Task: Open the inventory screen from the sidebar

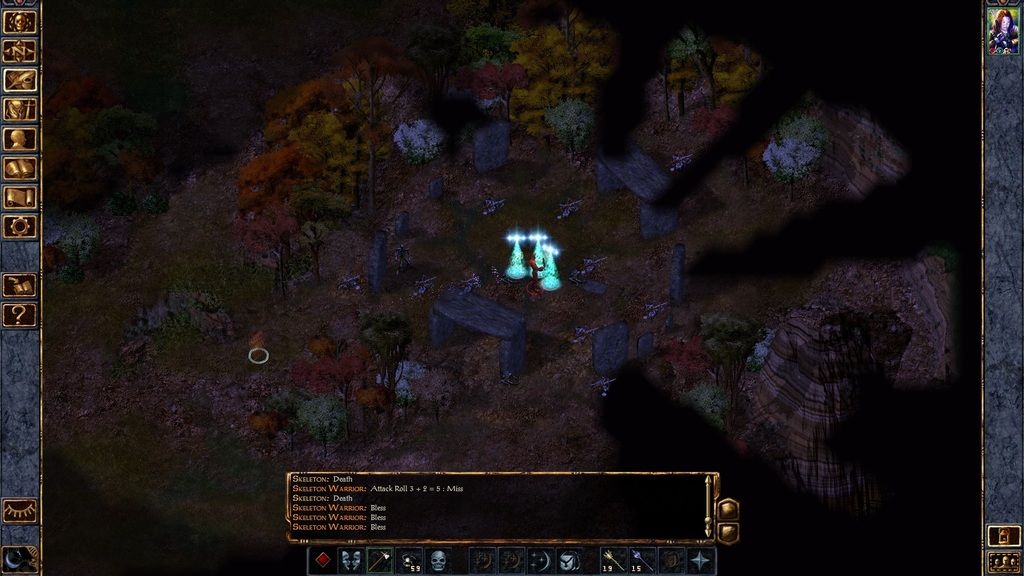Action: pos(20,110)
